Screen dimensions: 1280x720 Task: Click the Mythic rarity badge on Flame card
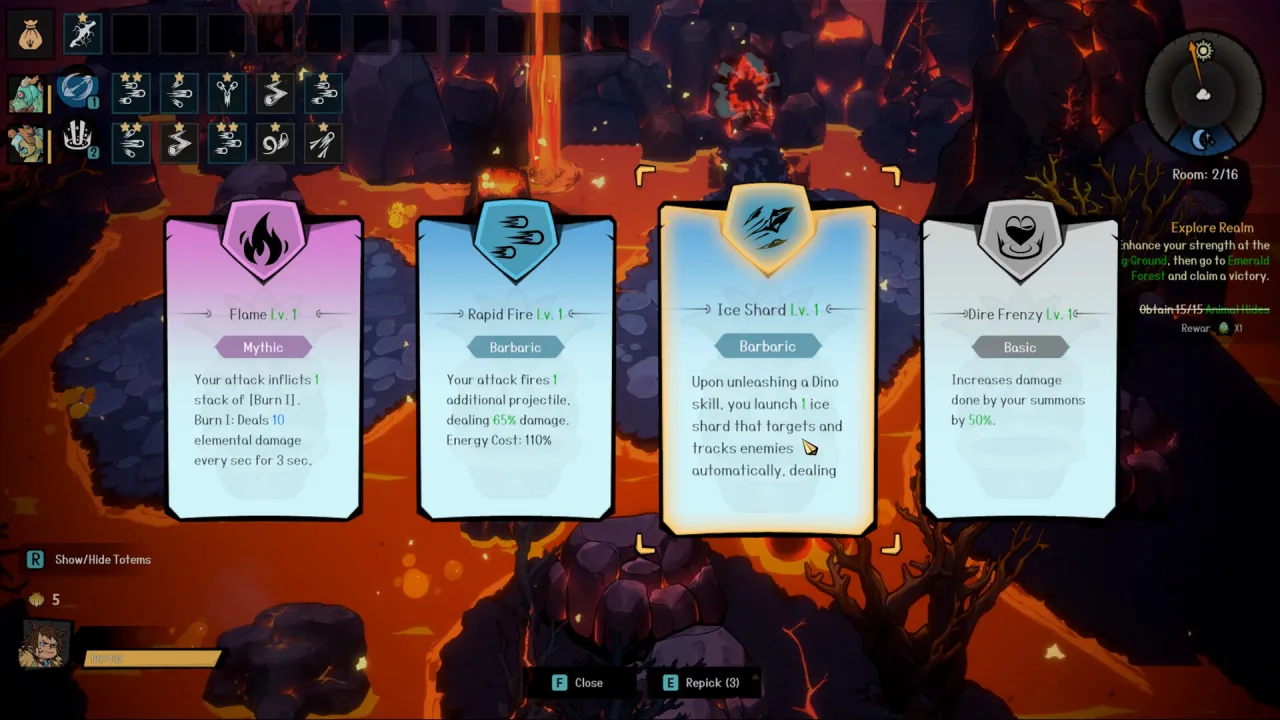pos(263,347)
